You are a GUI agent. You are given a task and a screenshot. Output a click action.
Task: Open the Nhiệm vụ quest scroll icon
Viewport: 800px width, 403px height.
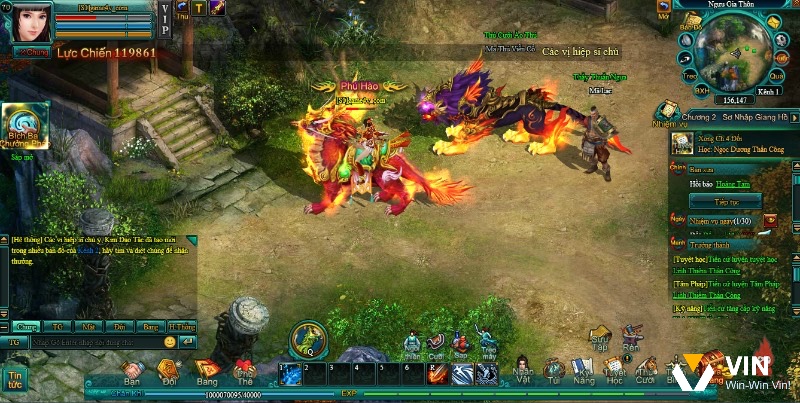point(664,112)
